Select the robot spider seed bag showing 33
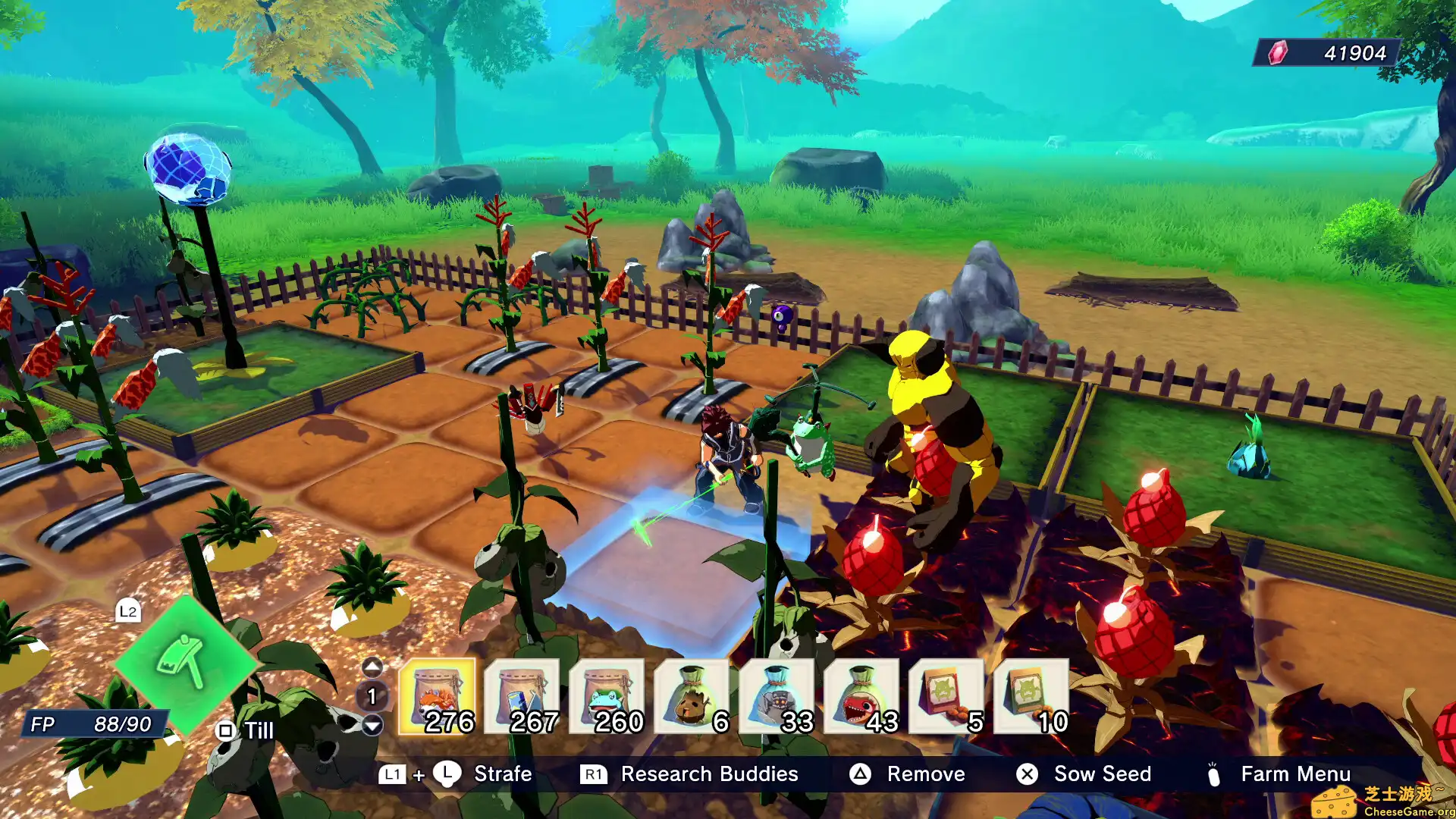This screenshot has height=819, width=1456. click(777, 698)
